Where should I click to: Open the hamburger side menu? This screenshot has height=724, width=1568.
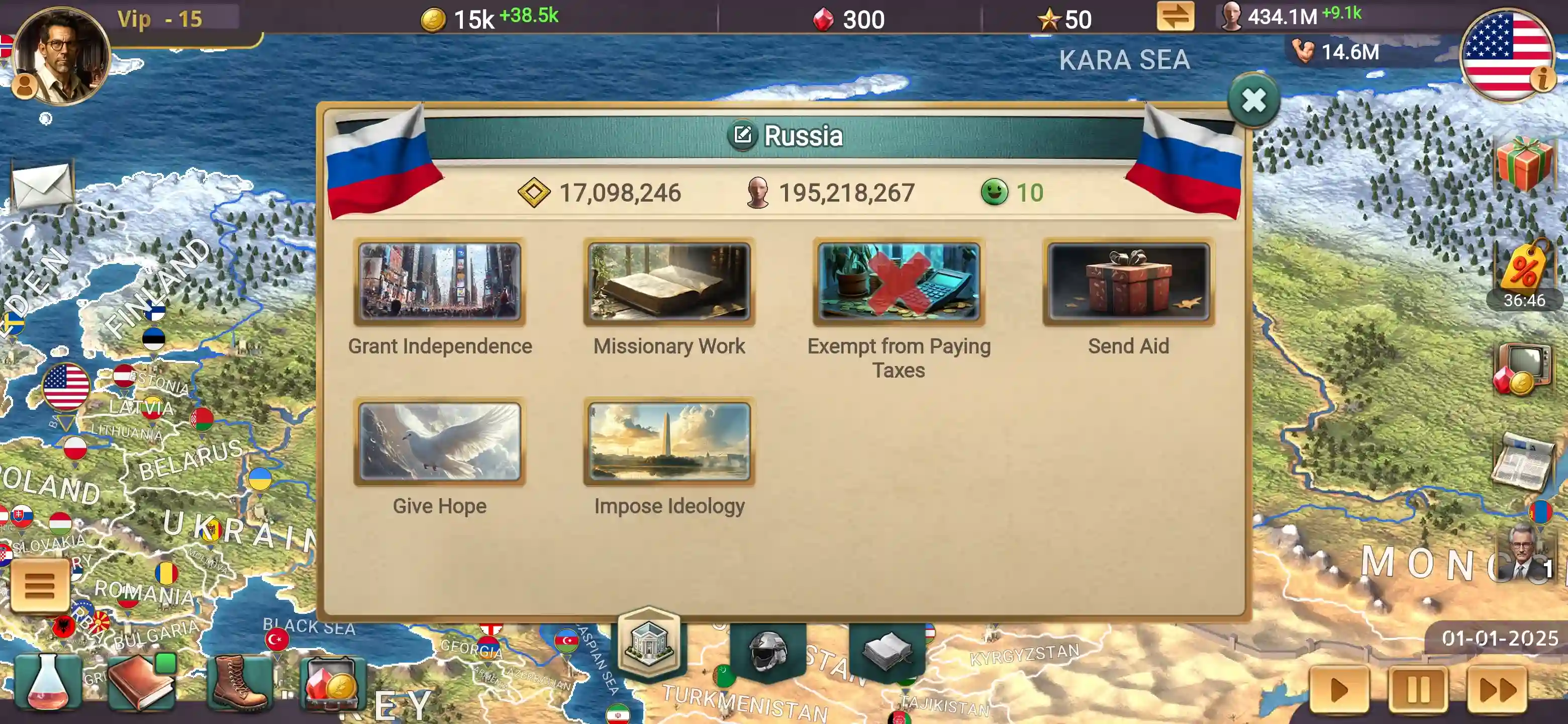pyautogui.click(x=40, y=585)
